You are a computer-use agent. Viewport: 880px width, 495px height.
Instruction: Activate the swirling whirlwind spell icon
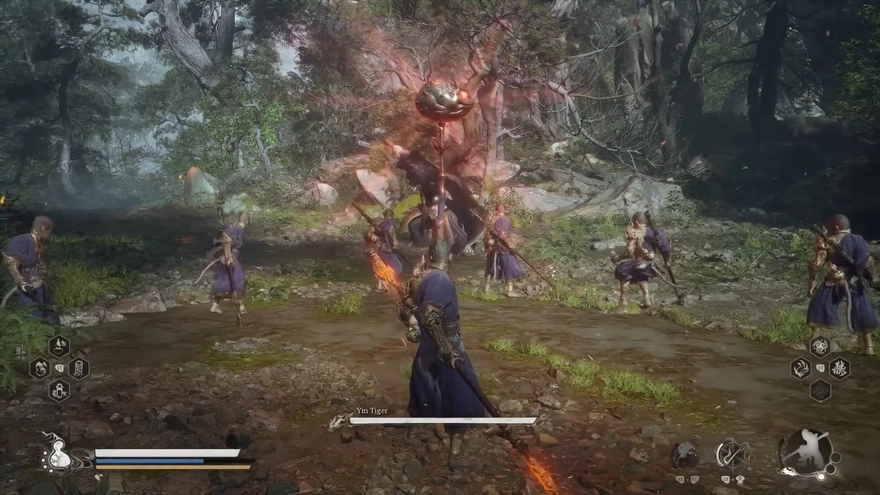(x=820, y=346)
